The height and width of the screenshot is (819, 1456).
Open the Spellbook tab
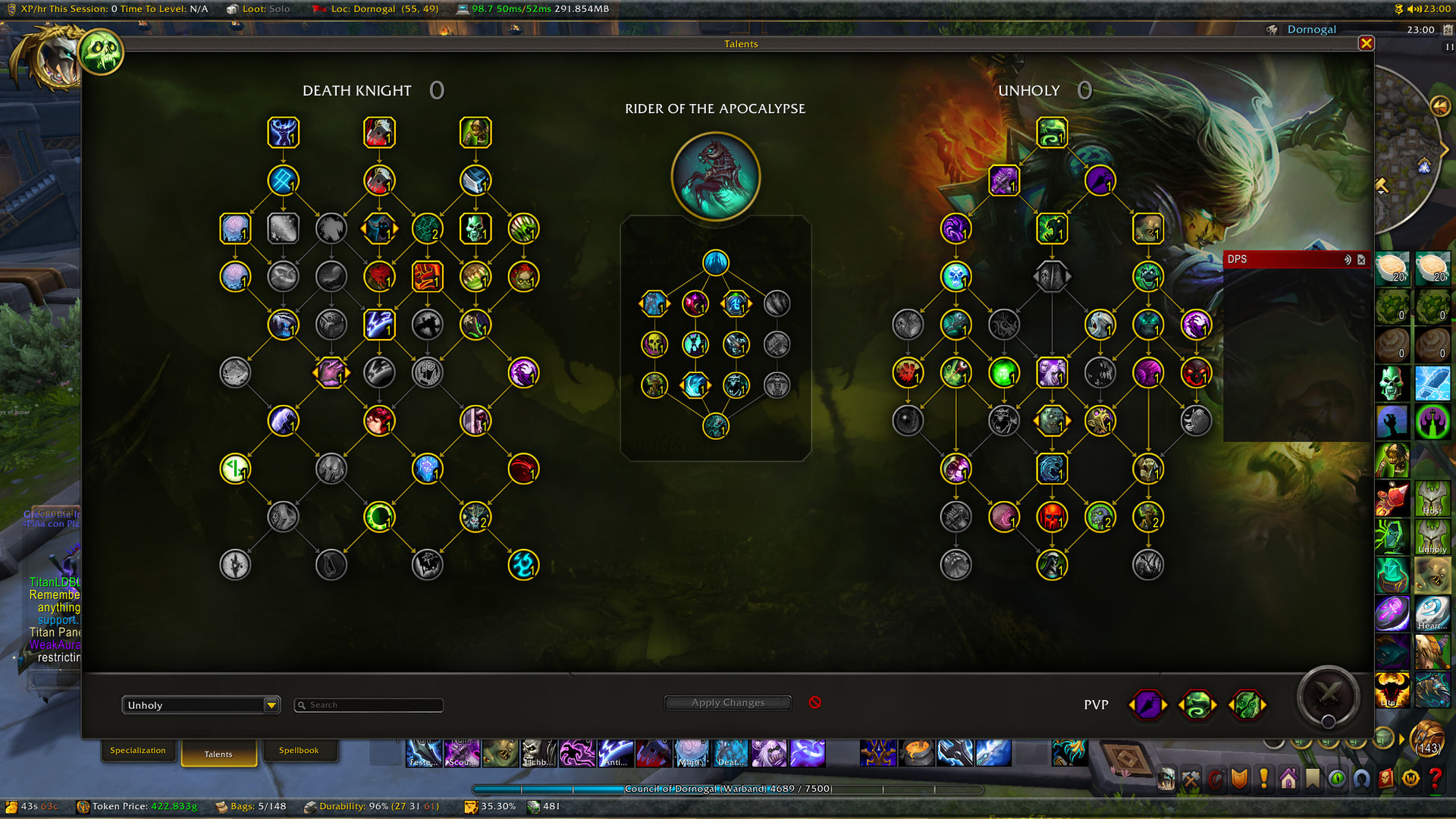coord(300,749)
